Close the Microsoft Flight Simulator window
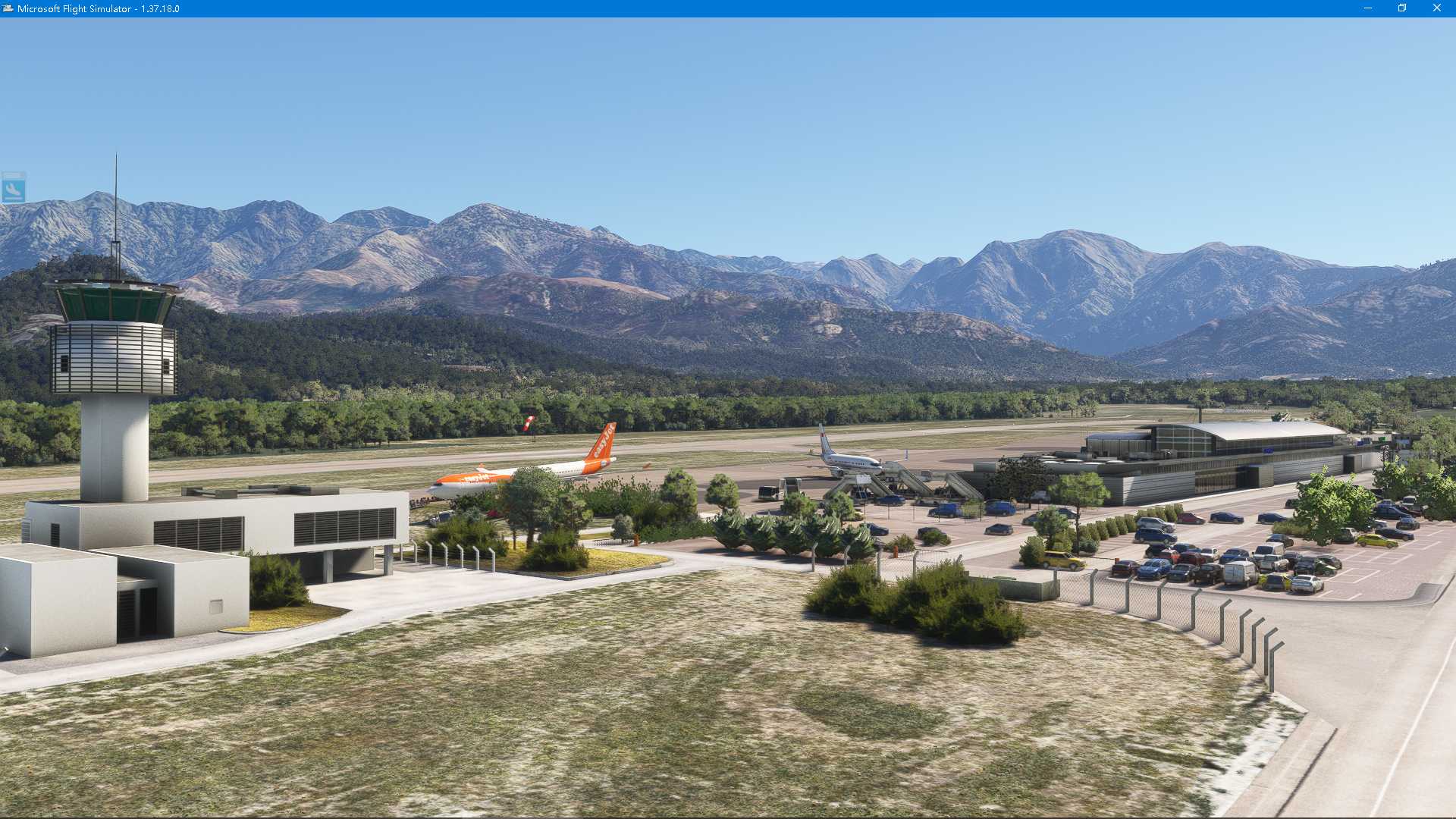The width and height of the screenshot is (1456, 819). click(x=1437, y=8)
